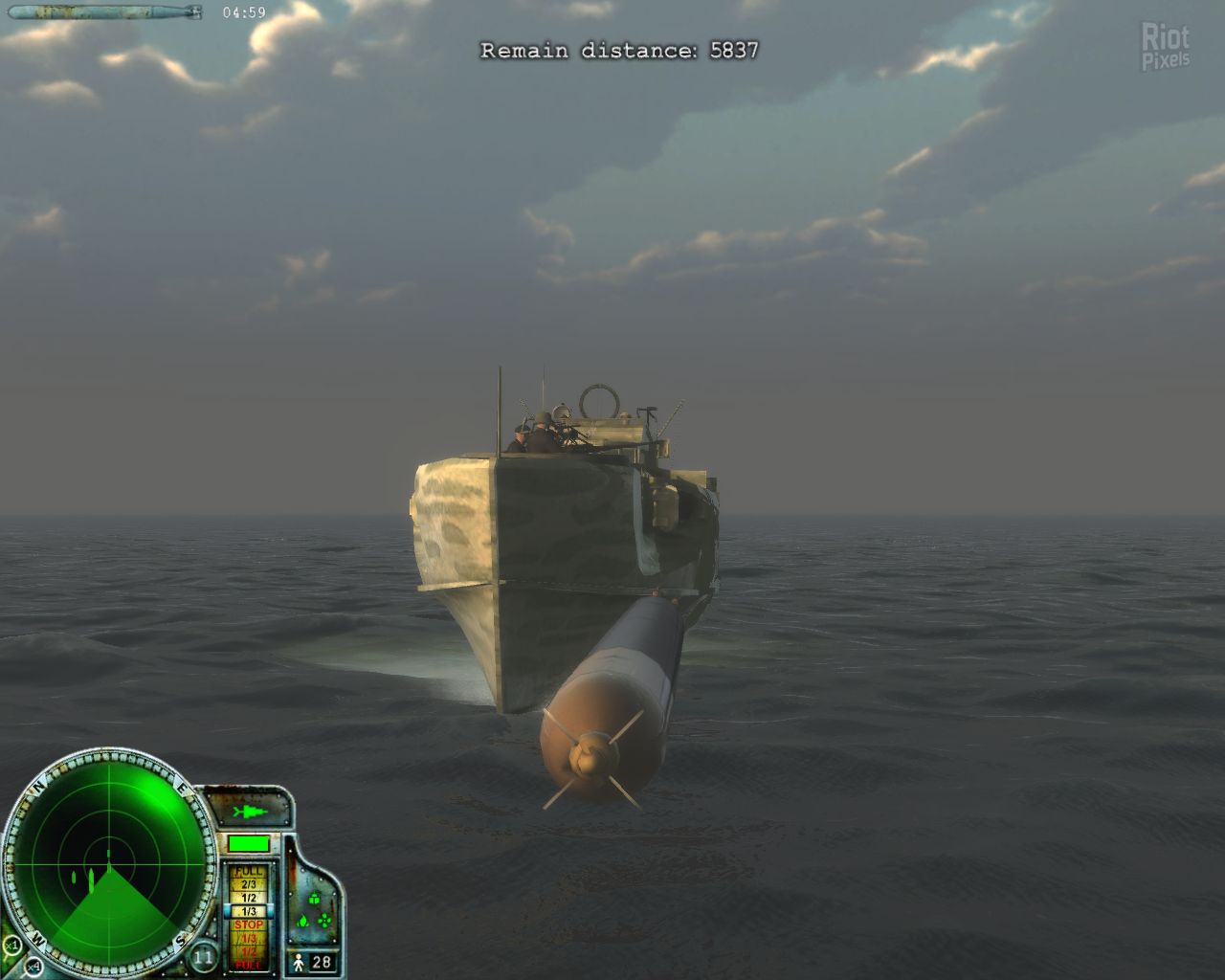The width and height of the screenshot is (1225, 980).
Task: Set radar zoom to x1
Action: tap(13, 946)
